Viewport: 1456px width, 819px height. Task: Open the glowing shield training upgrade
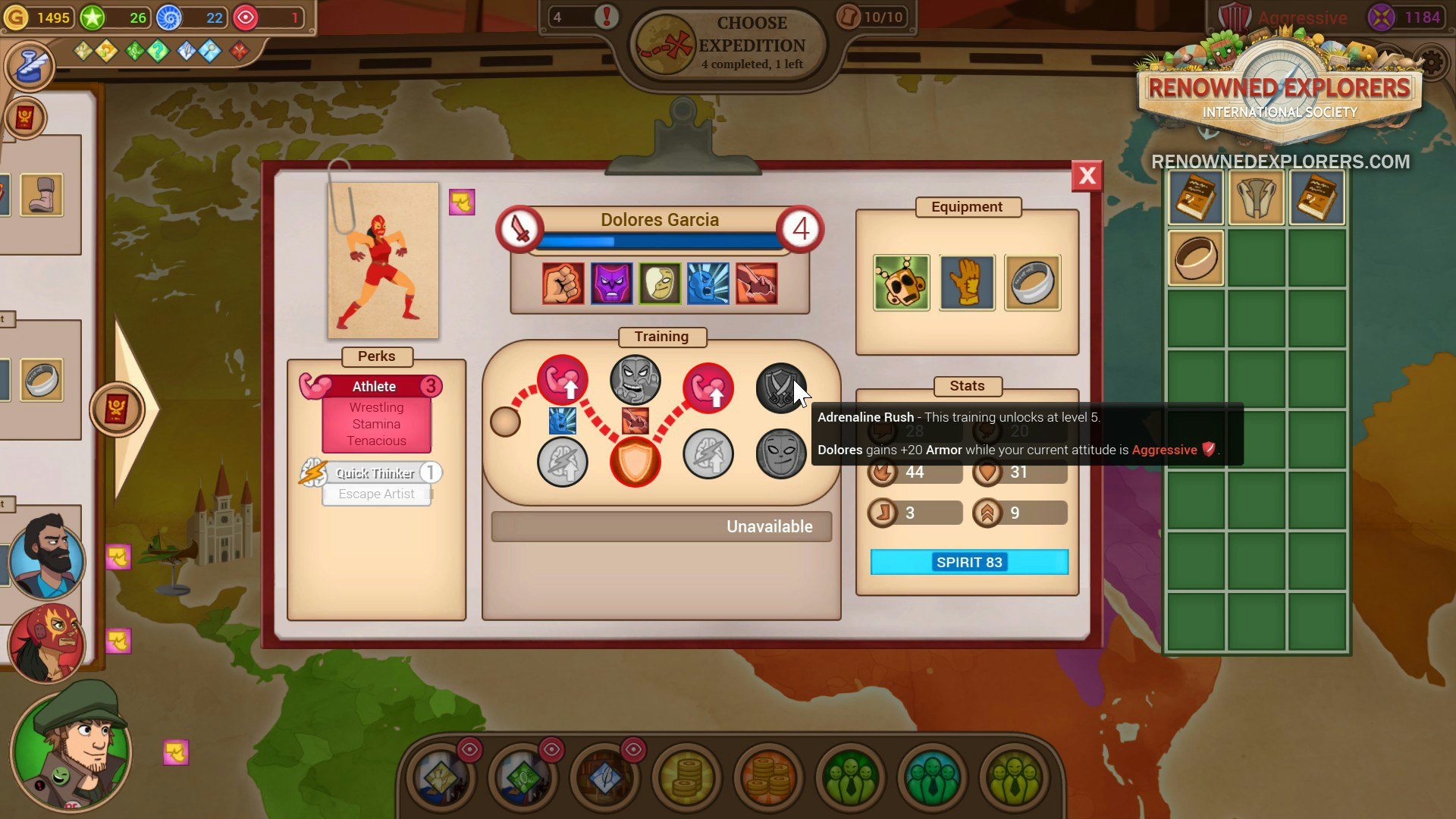click(635, 463)
